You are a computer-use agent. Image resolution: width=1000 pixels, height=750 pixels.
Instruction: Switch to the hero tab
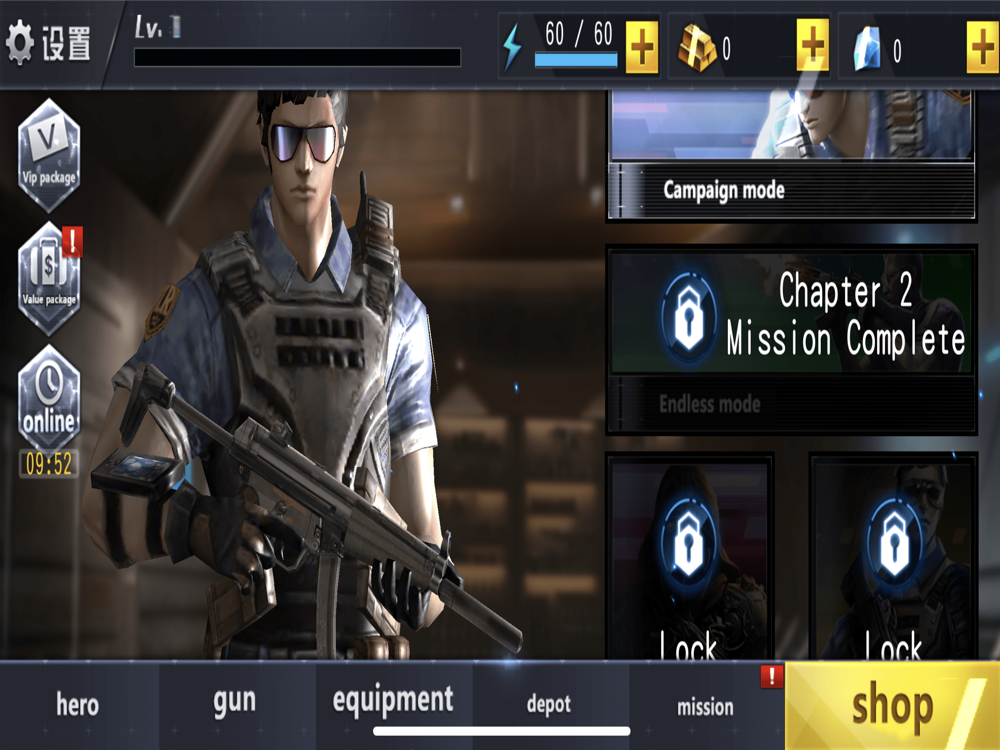click(78, 704)
